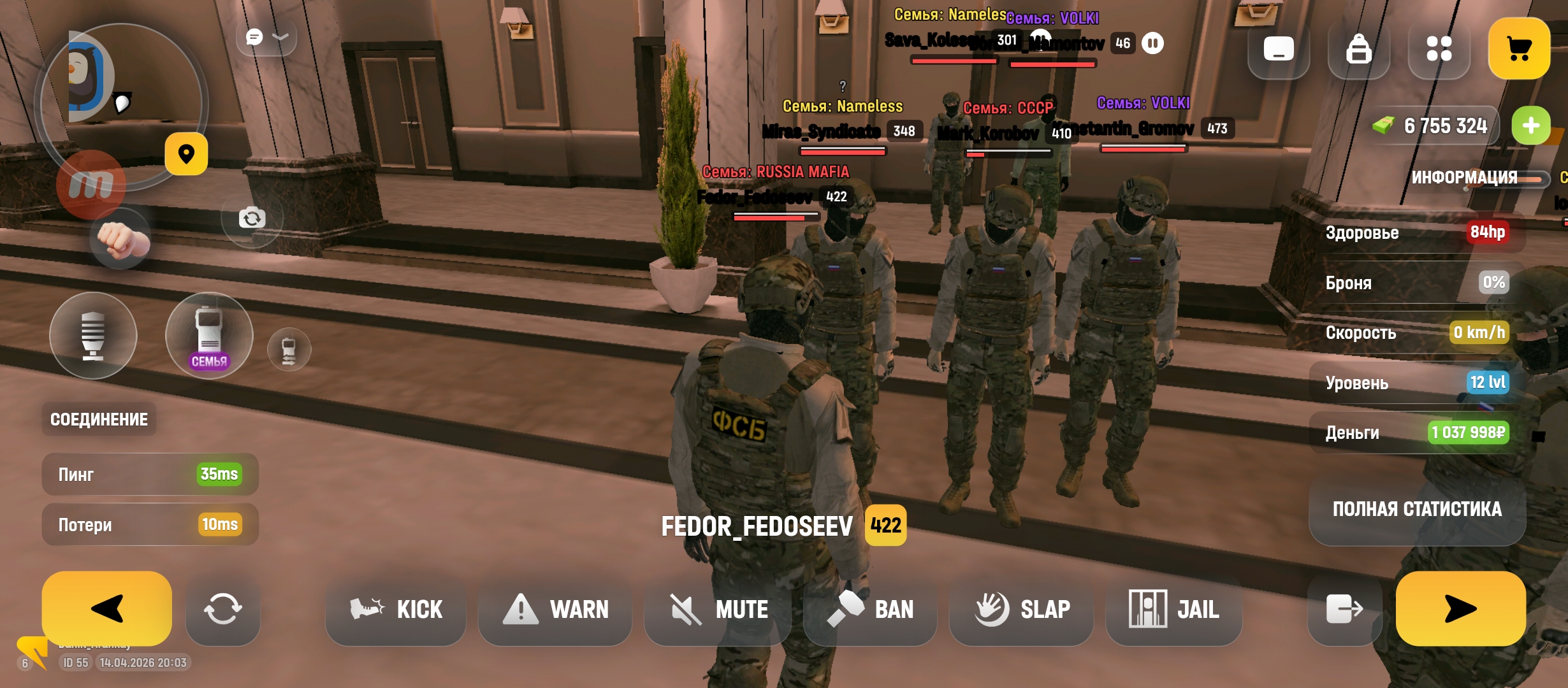Add funds with the green plus button
The height and width of the screenshot is (688, 1568).
pyautogui.click(x=1531, y=125)
